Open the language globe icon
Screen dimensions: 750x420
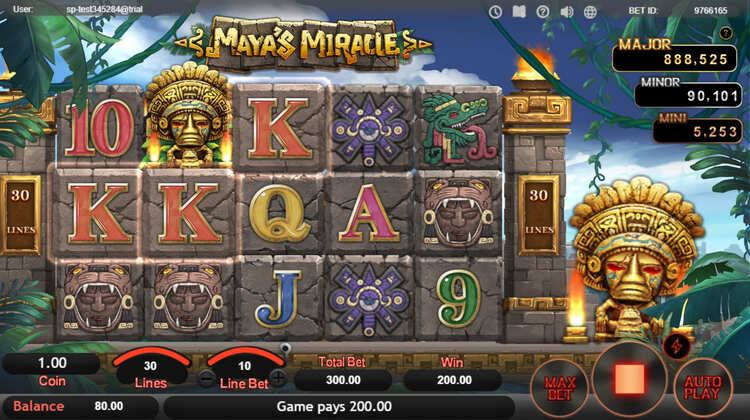point(591,12)
